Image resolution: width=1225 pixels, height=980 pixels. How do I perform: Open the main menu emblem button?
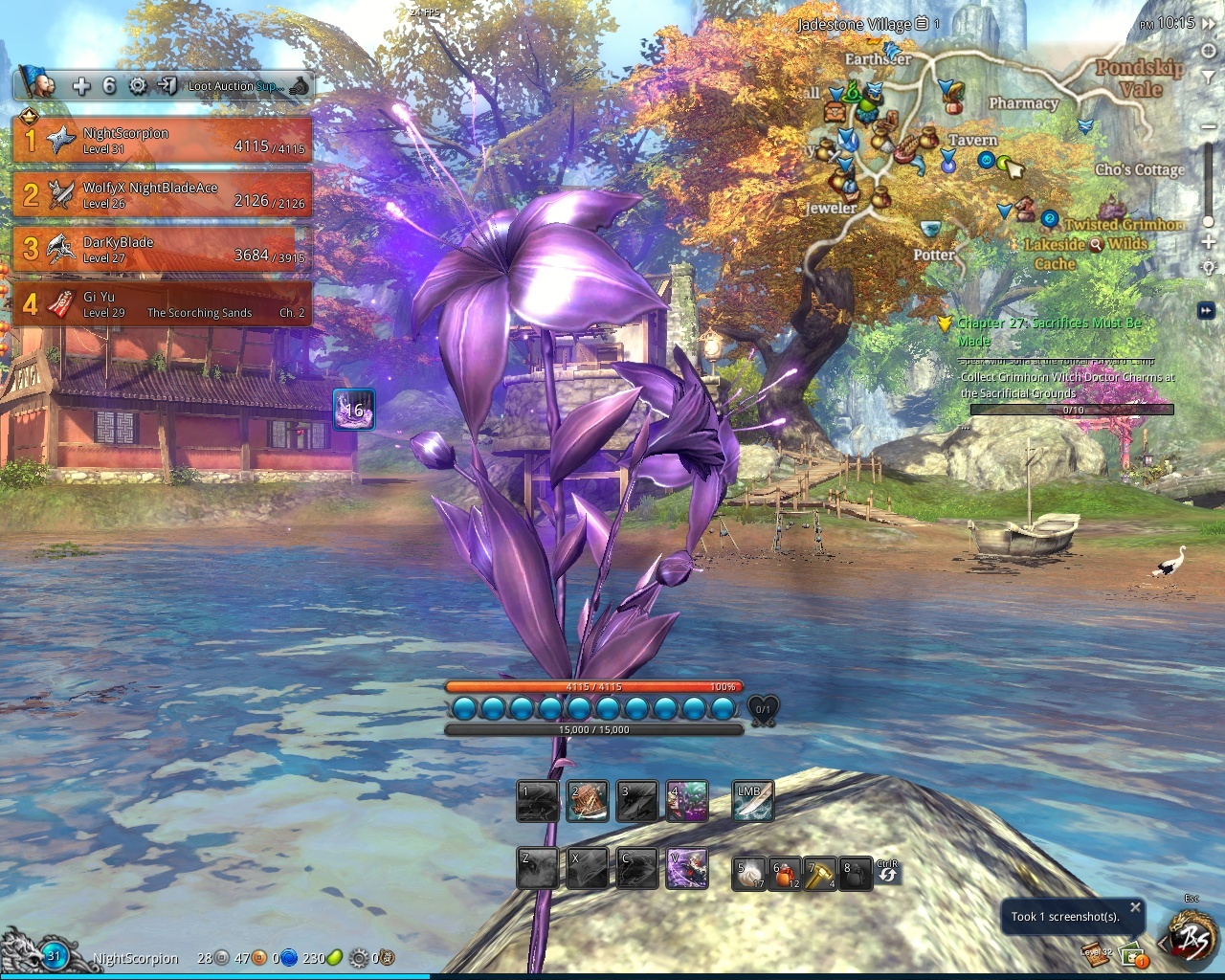click(1191, 936)
